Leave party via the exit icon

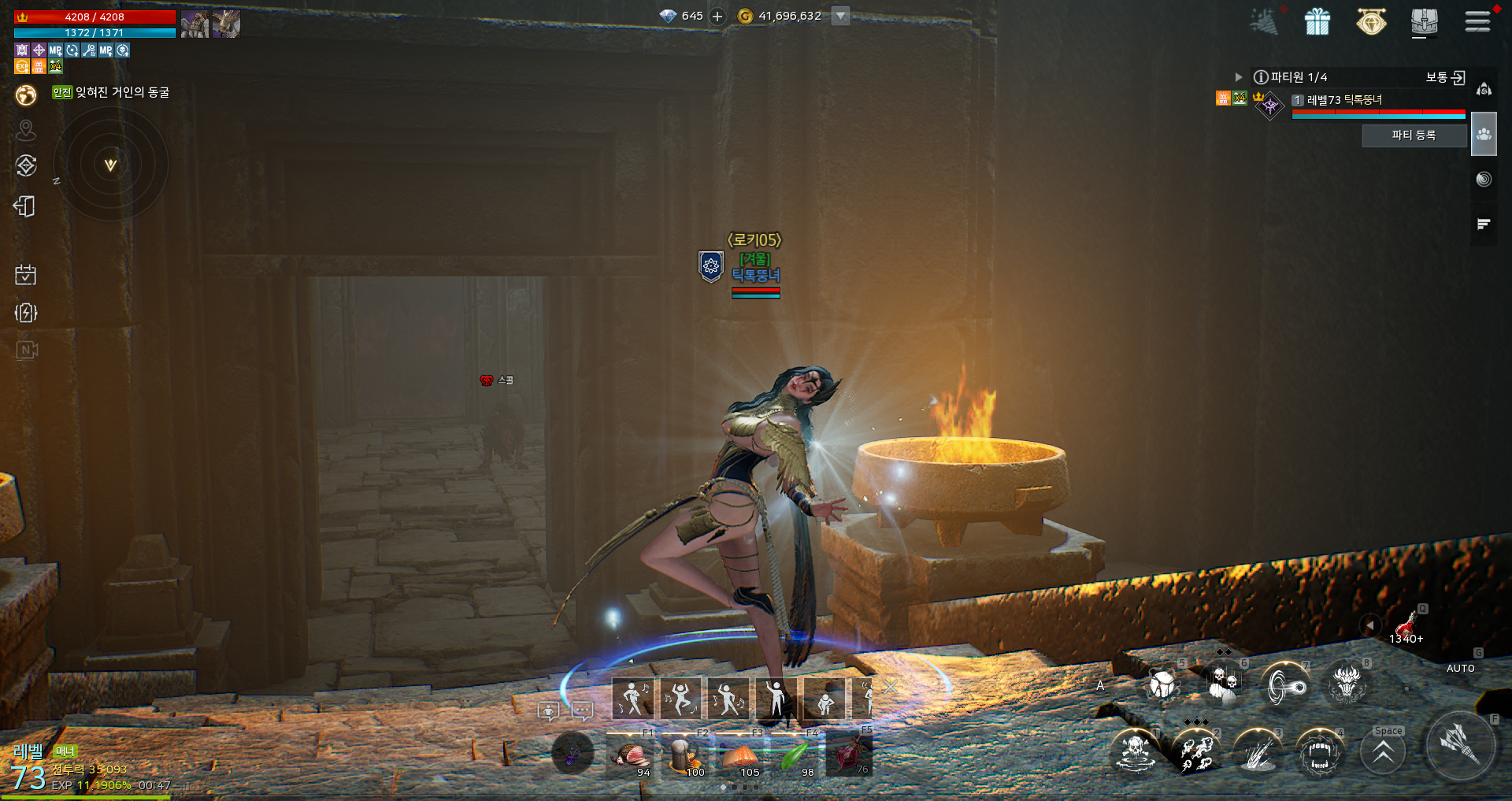[x=1458, y=77]
